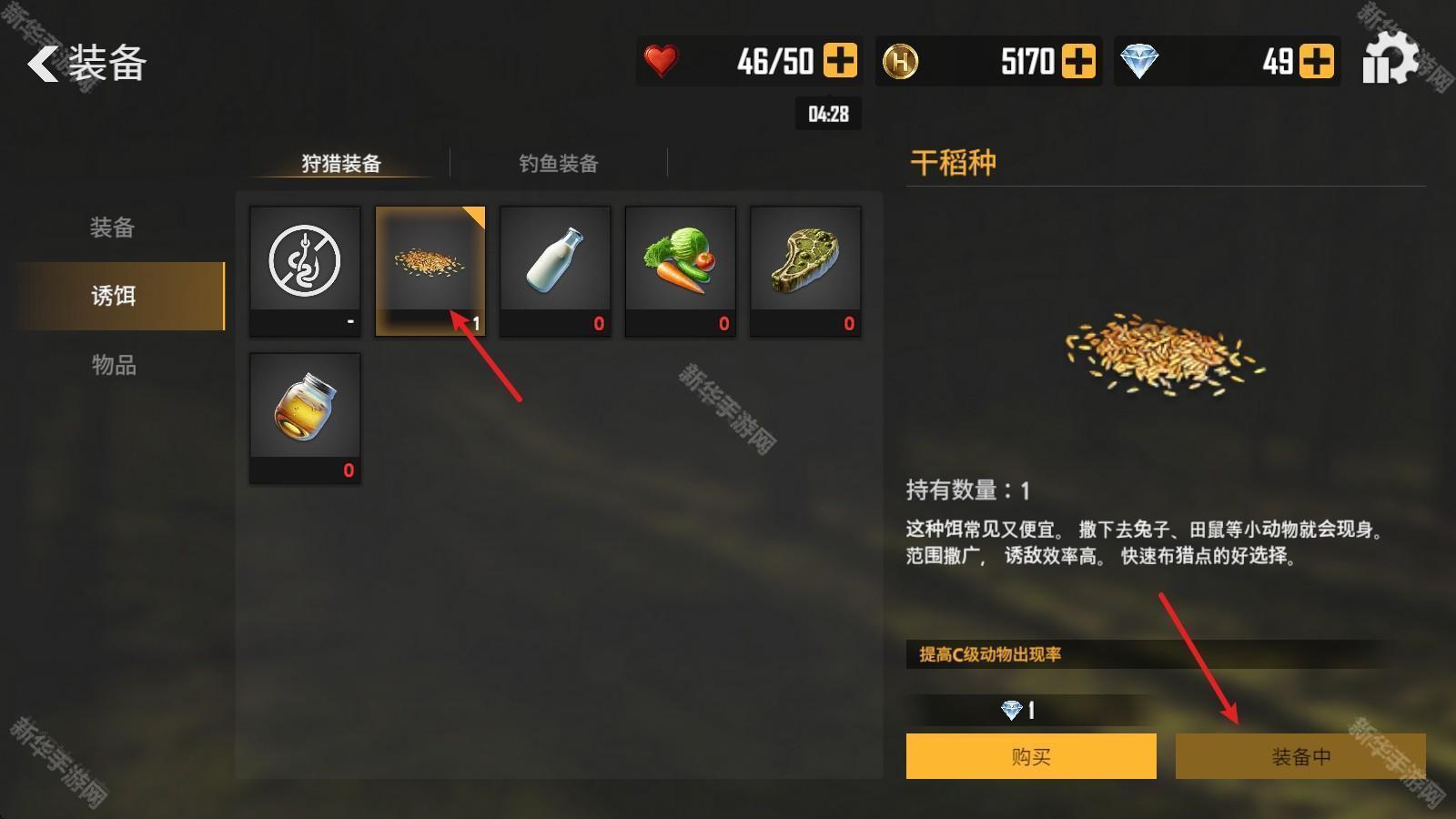The width and height of the screenshot is (1456, 819).
Task: Buy more gold coins with the plus button
Action: pyautogui.click(x=1078, y=61)
